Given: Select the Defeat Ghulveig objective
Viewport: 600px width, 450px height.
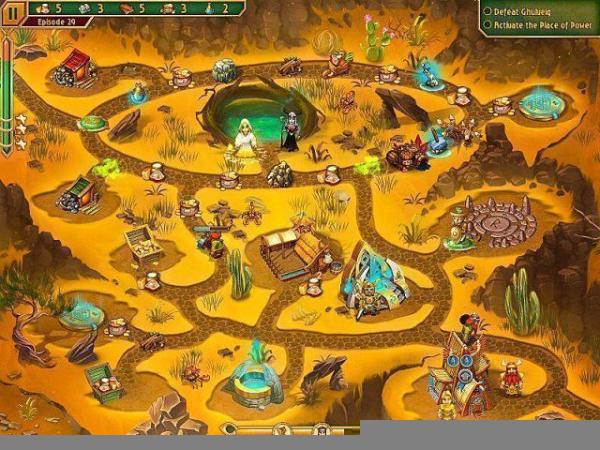Looking at the screenshot, I should (x=520, y=11).
